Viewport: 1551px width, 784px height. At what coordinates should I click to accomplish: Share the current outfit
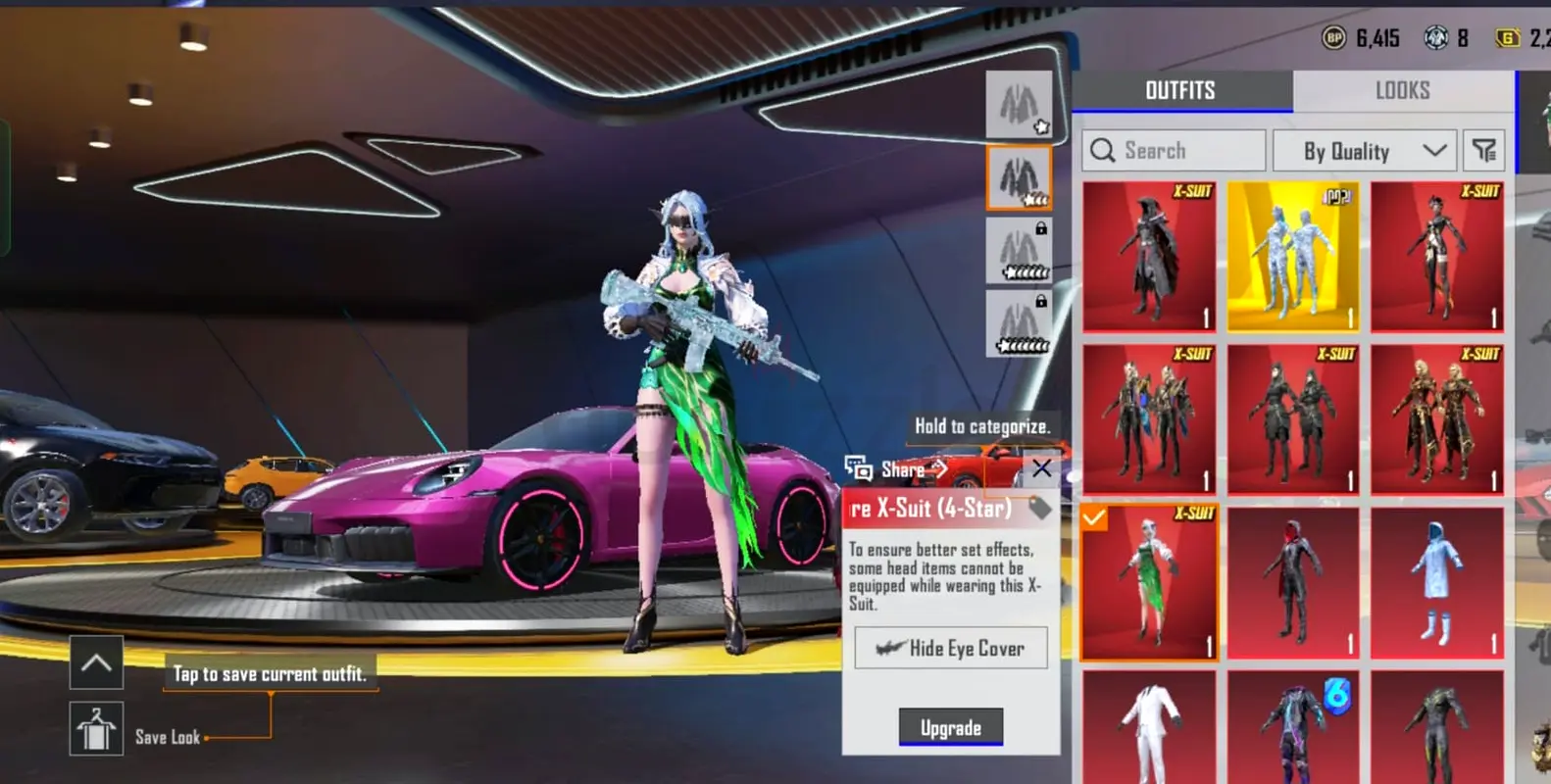pos(895,469)
